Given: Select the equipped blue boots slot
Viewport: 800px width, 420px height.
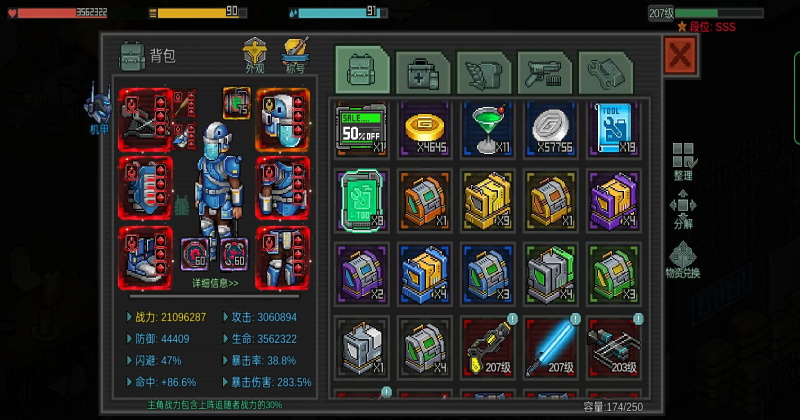Looking at the screenshot, I should (146, 257).
